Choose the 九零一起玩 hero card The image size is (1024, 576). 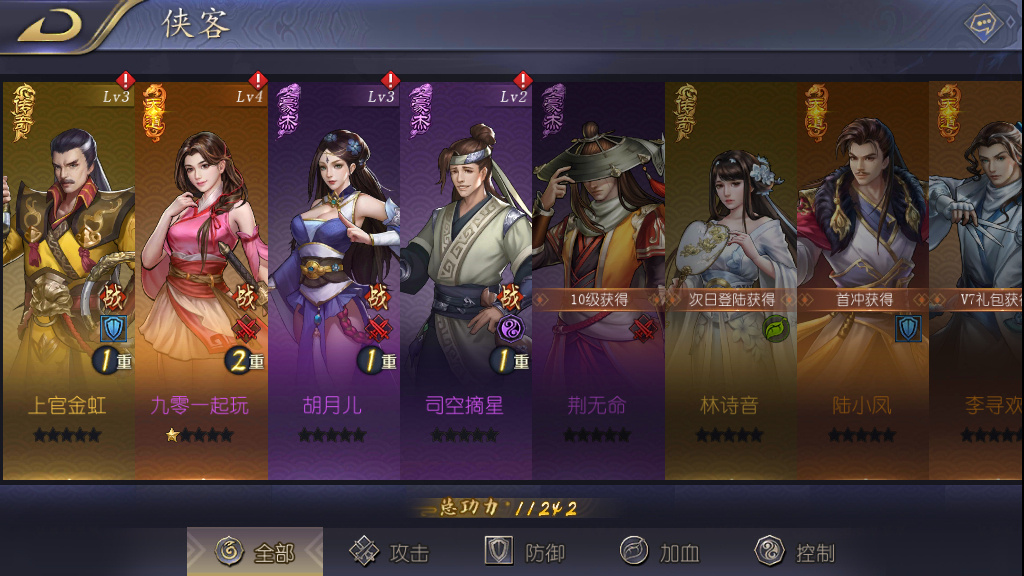pyautogui.click(x=201, y=280)
